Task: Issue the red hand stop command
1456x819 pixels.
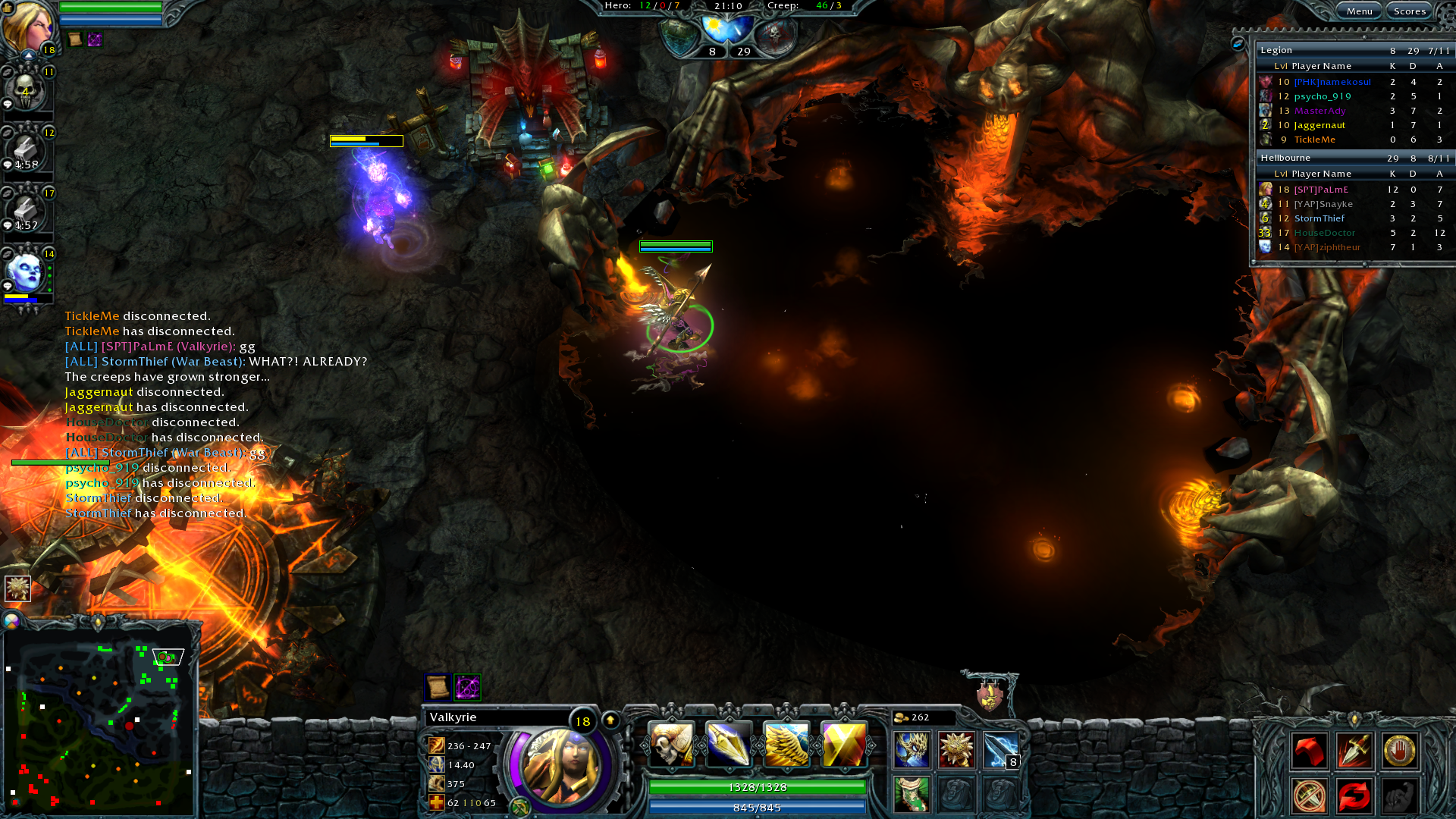Action: [1399, 751]
